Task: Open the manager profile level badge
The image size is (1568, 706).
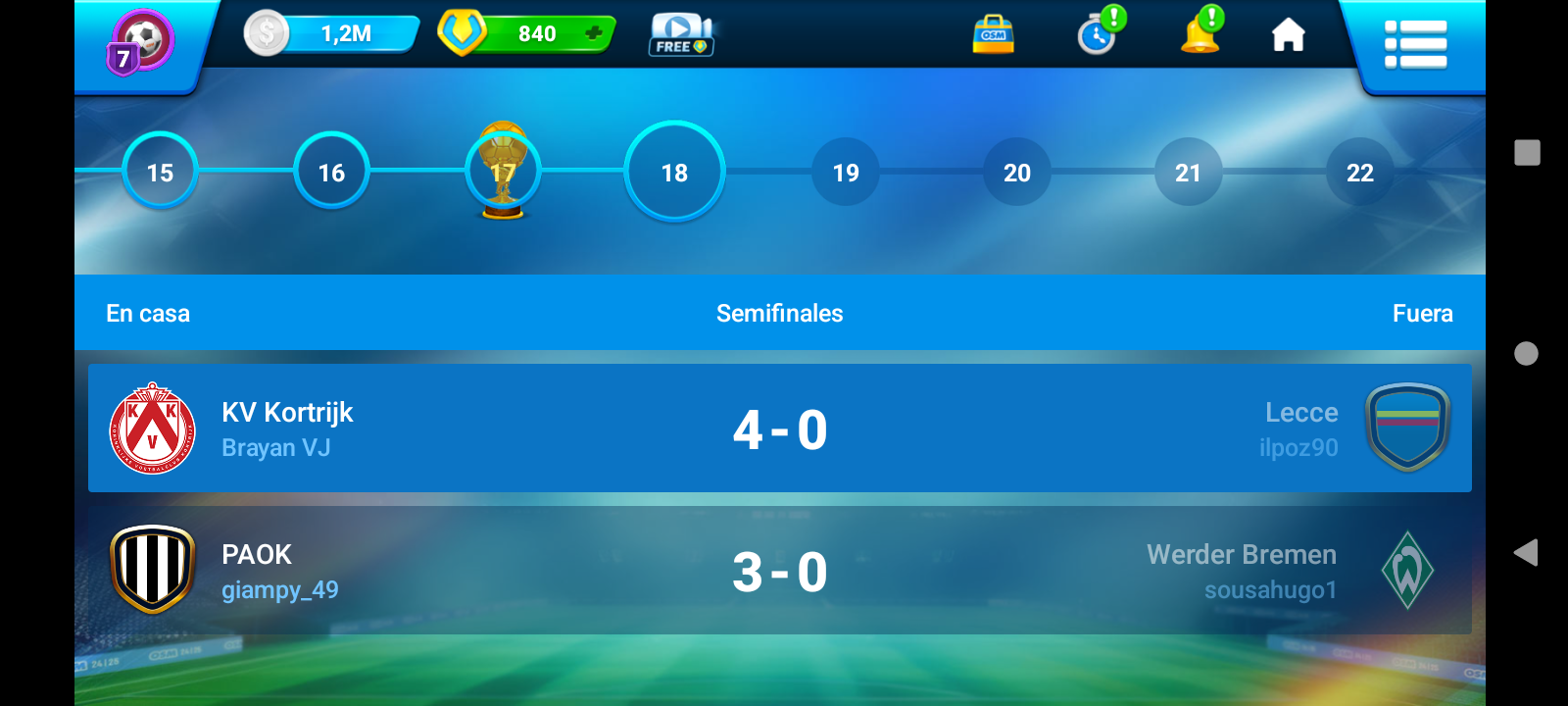Action: coord(140,43)
